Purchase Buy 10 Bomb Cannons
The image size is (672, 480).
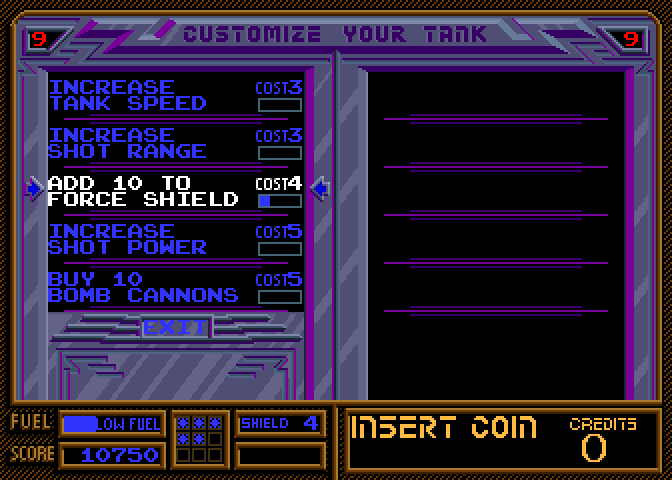pyautogui.click(x=143, y=287)
